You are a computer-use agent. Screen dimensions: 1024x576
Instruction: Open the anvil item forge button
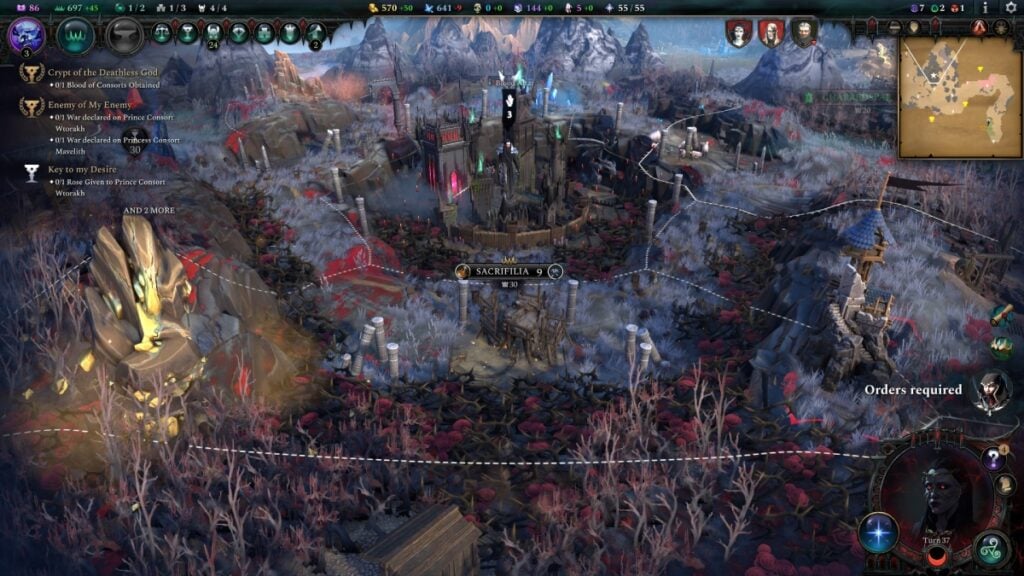[125, 35]
